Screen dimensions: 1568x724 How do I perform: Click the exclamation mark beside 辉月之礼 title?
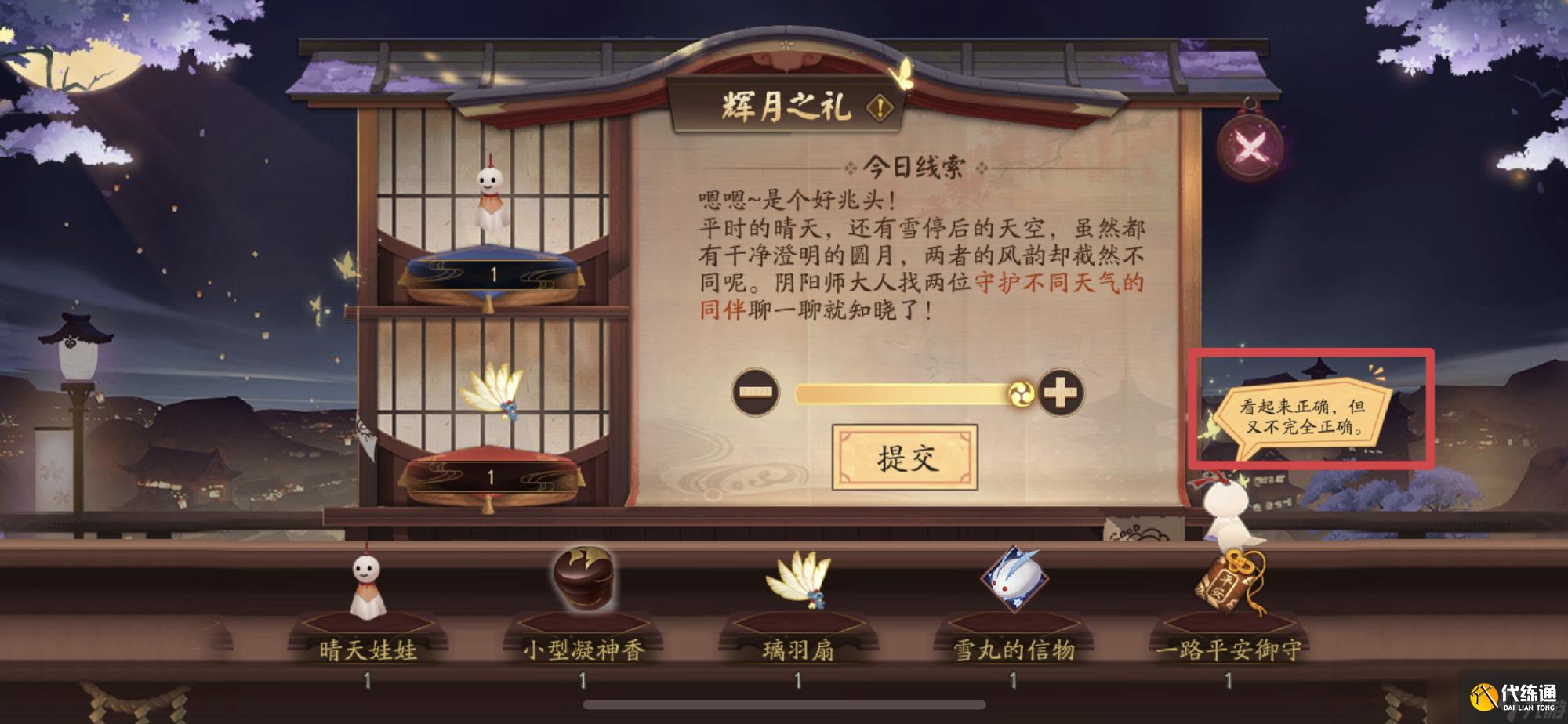click(880, 107)
